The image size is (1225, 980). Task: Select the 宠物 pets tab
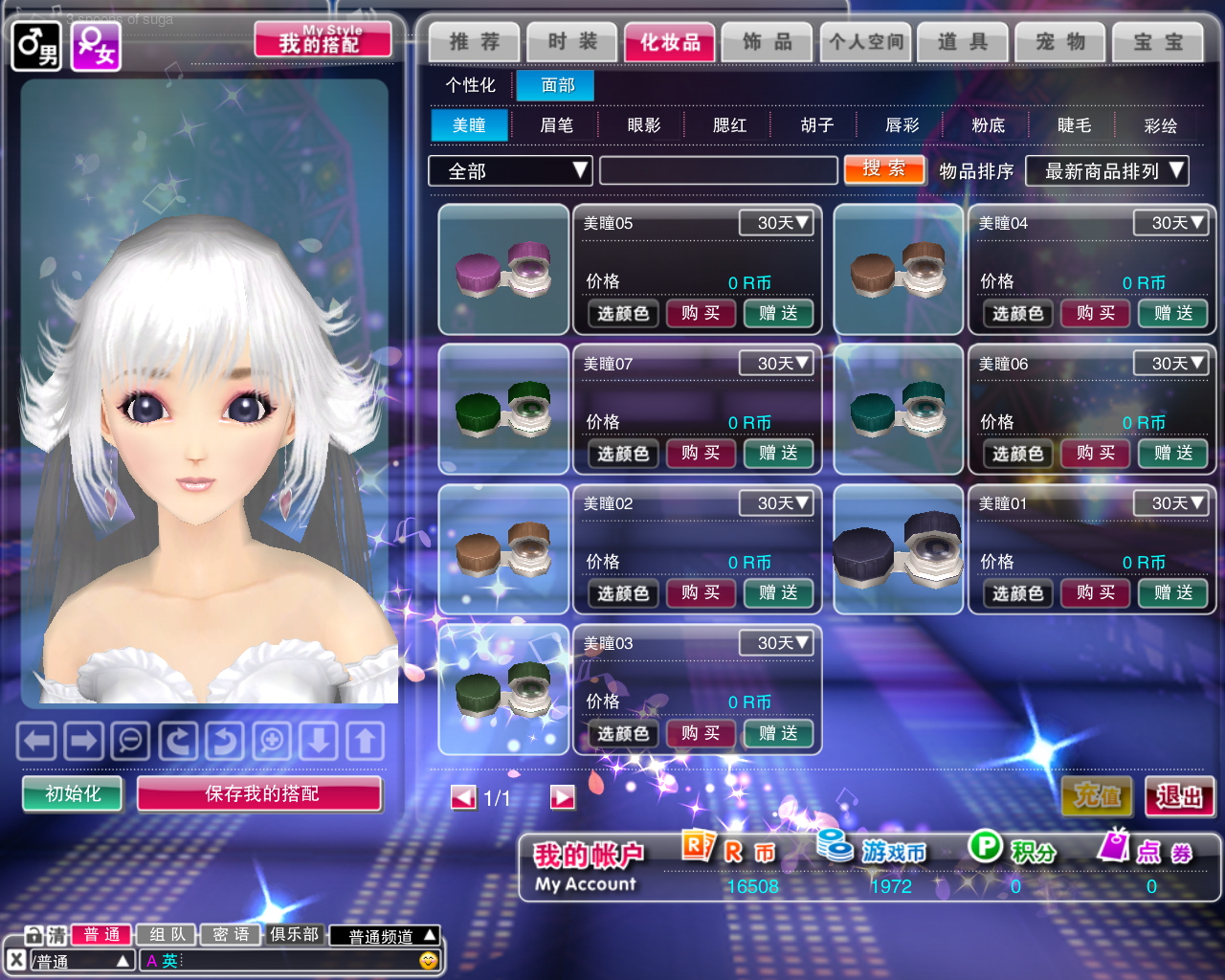click(x=1059, y=42)
